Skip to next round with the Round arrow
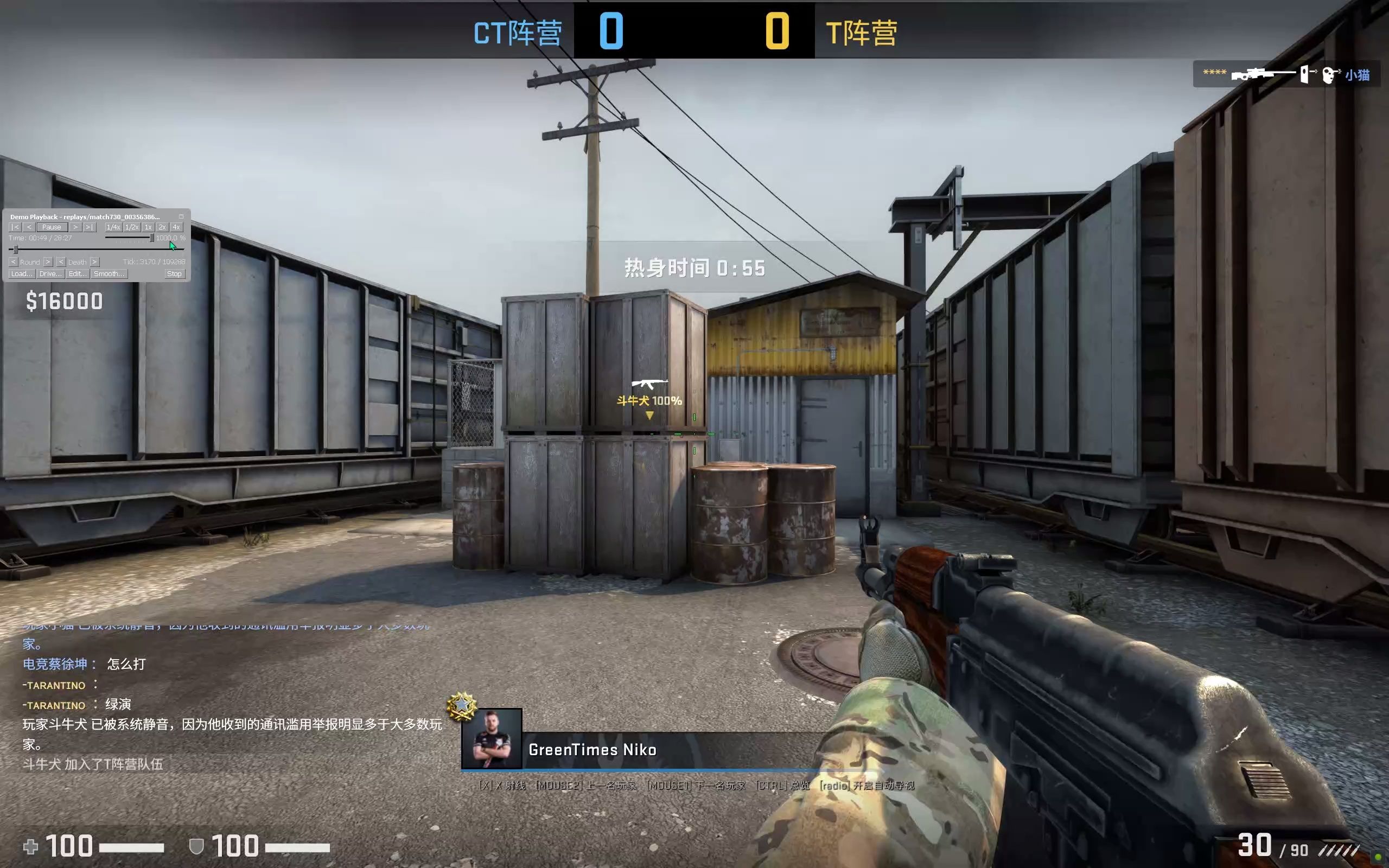The image size is (1389, 868). [48, 262]
